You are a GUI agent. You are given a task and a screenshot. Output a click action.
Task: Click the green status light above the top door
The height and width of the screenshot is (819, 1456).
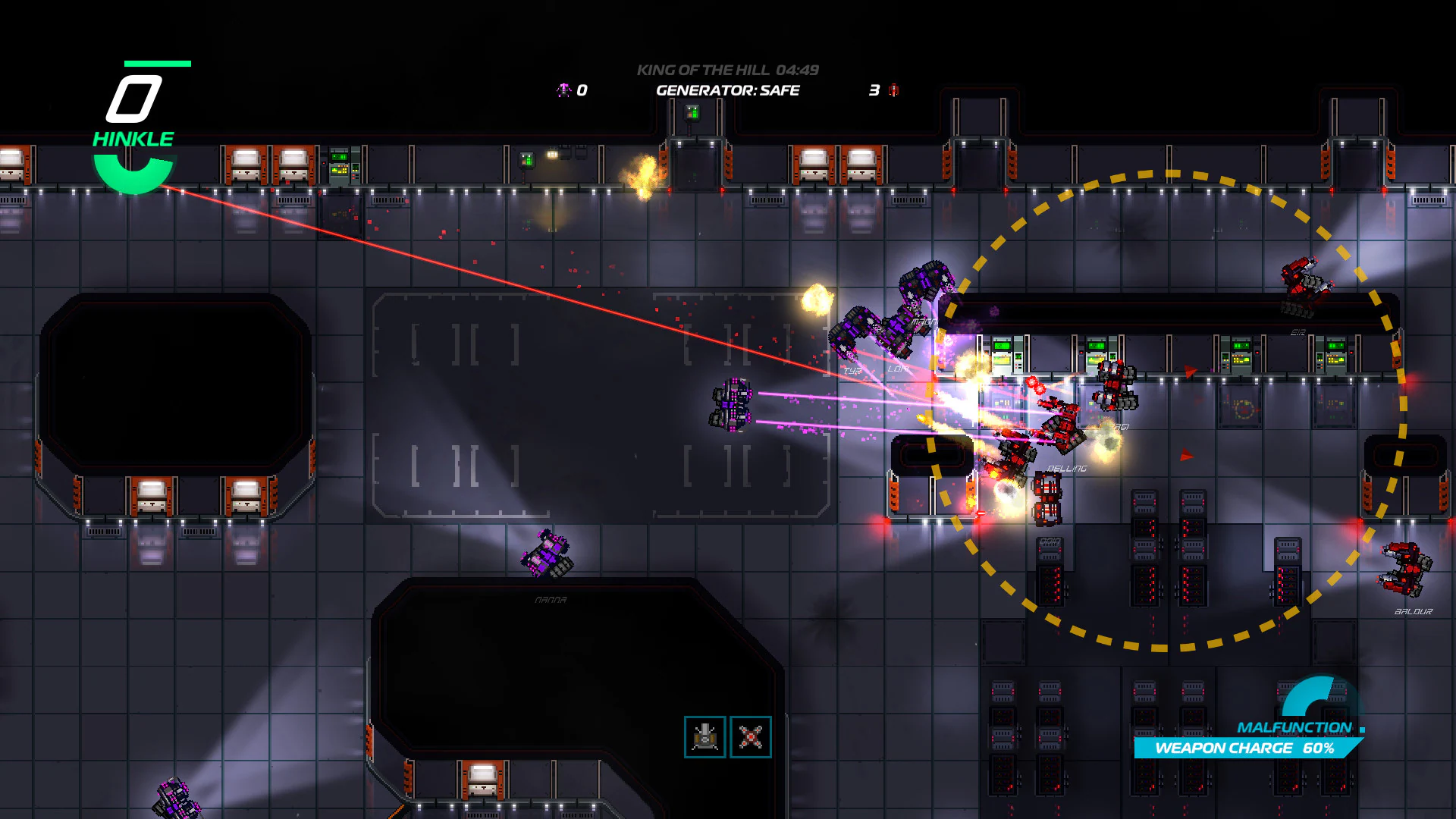[x=692, y=113]
